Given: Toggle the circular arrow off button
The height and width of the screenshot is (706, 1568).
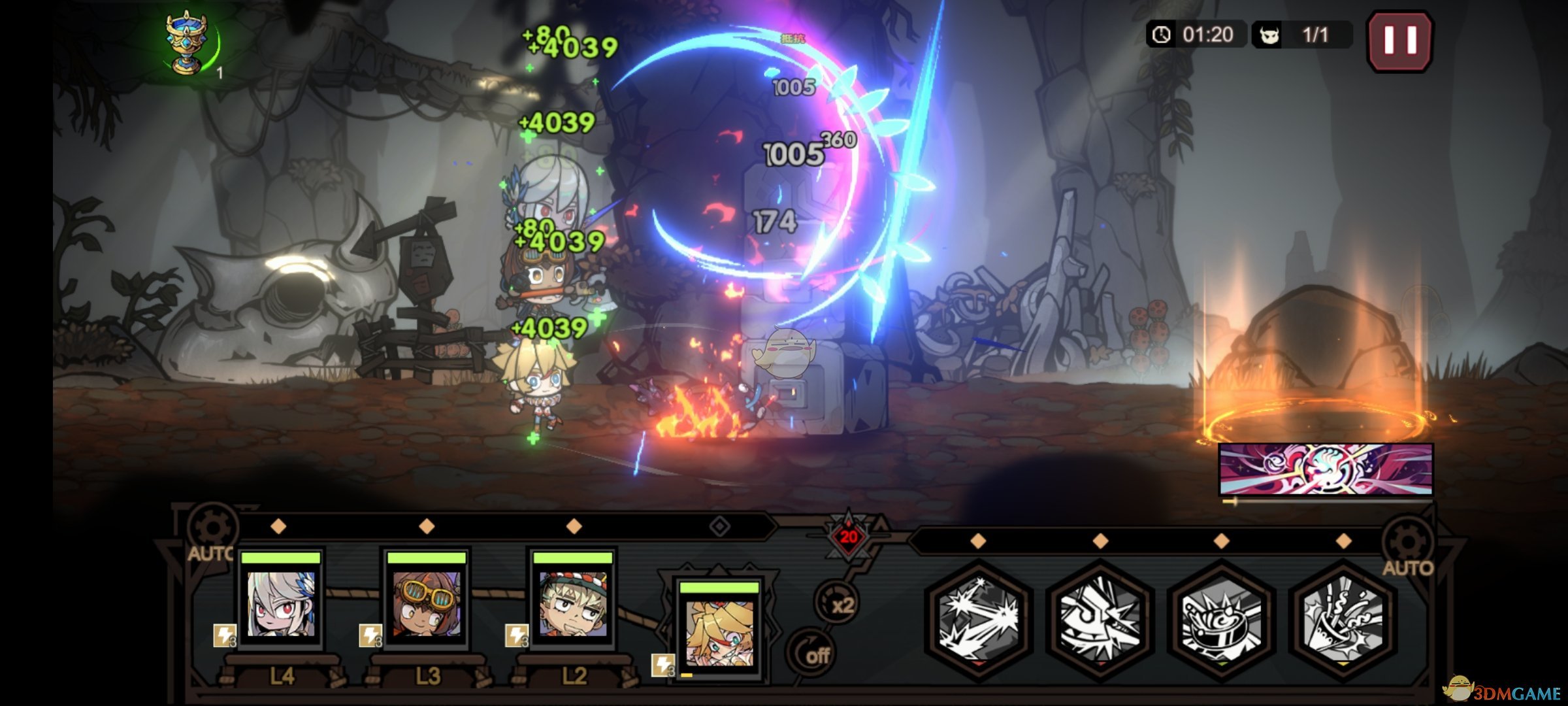Looking at the screenshot, I should pyautogui.click(x=812, y=653).
